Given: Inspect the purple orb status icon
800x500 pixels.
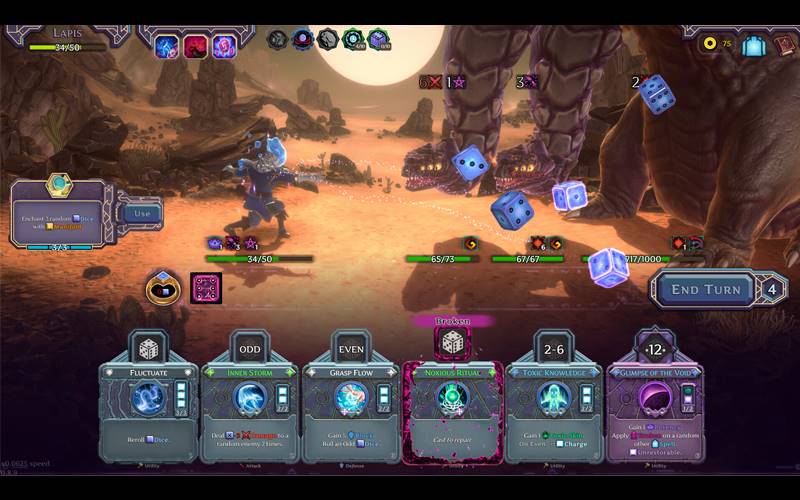Looking at the screenshot, I should 224,46.
